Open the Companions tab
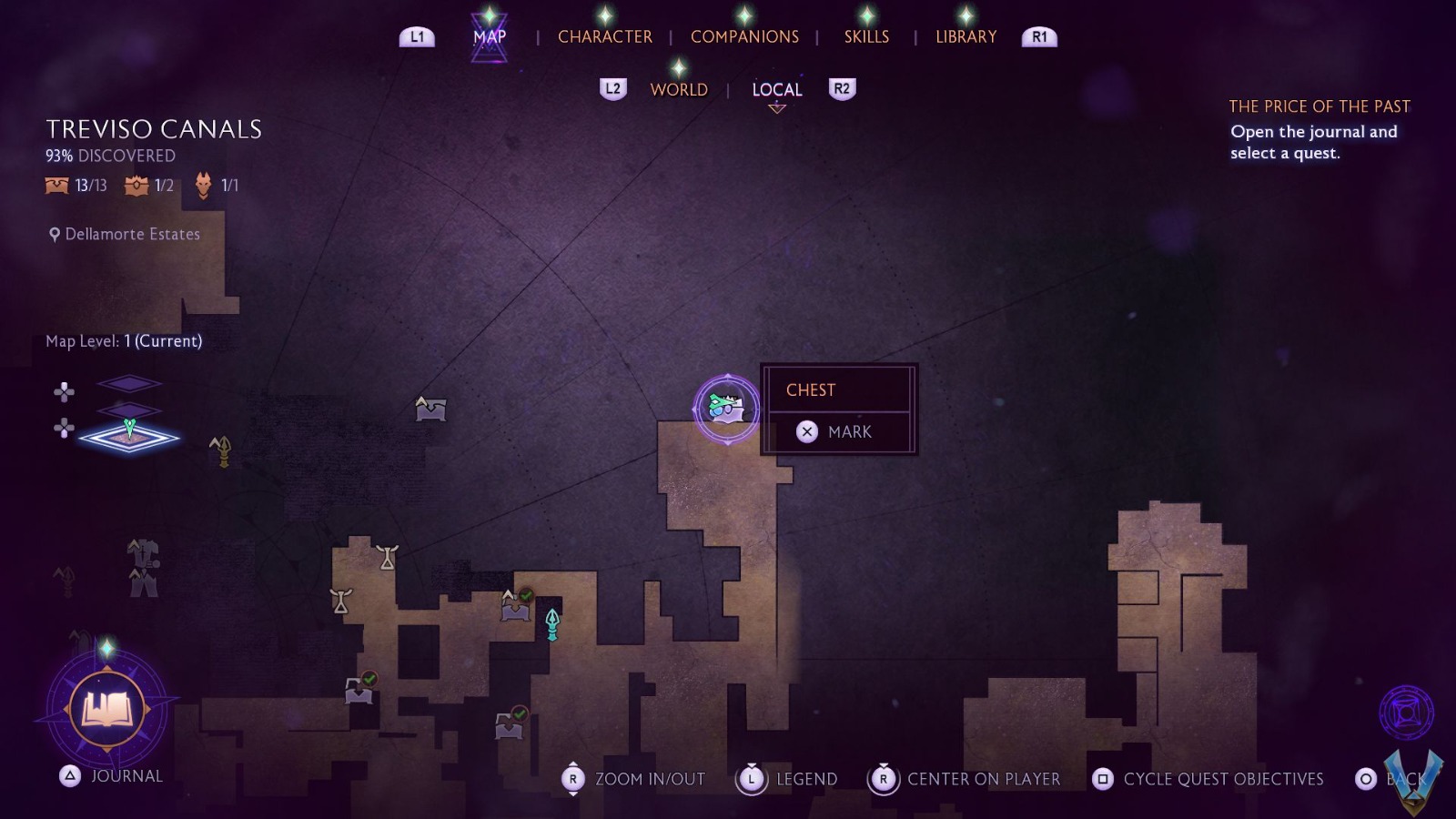Screen dimensions: 1456x819 point(744,36)
